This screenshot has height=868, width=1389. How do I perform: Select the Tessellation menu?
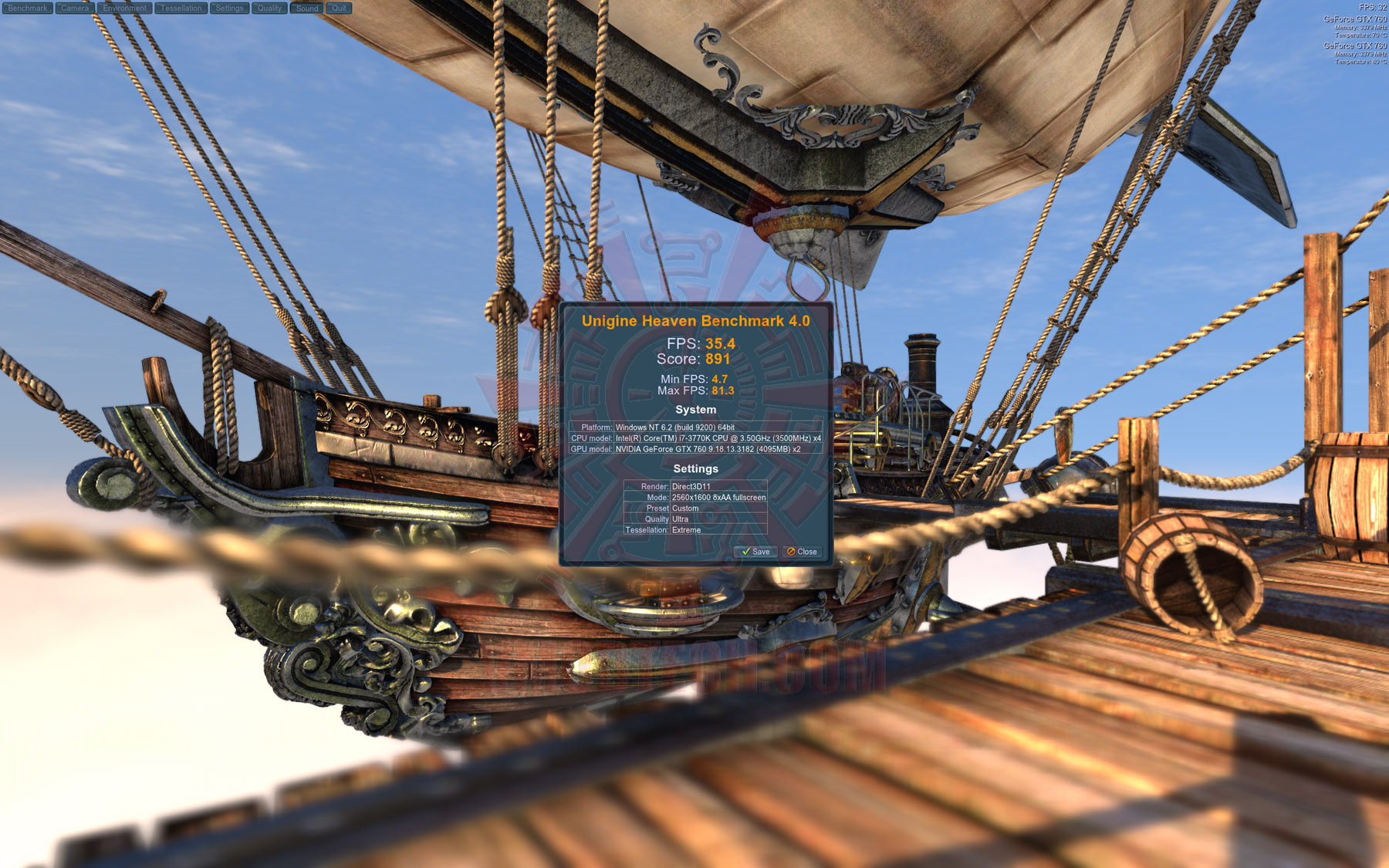pos(181,8)
